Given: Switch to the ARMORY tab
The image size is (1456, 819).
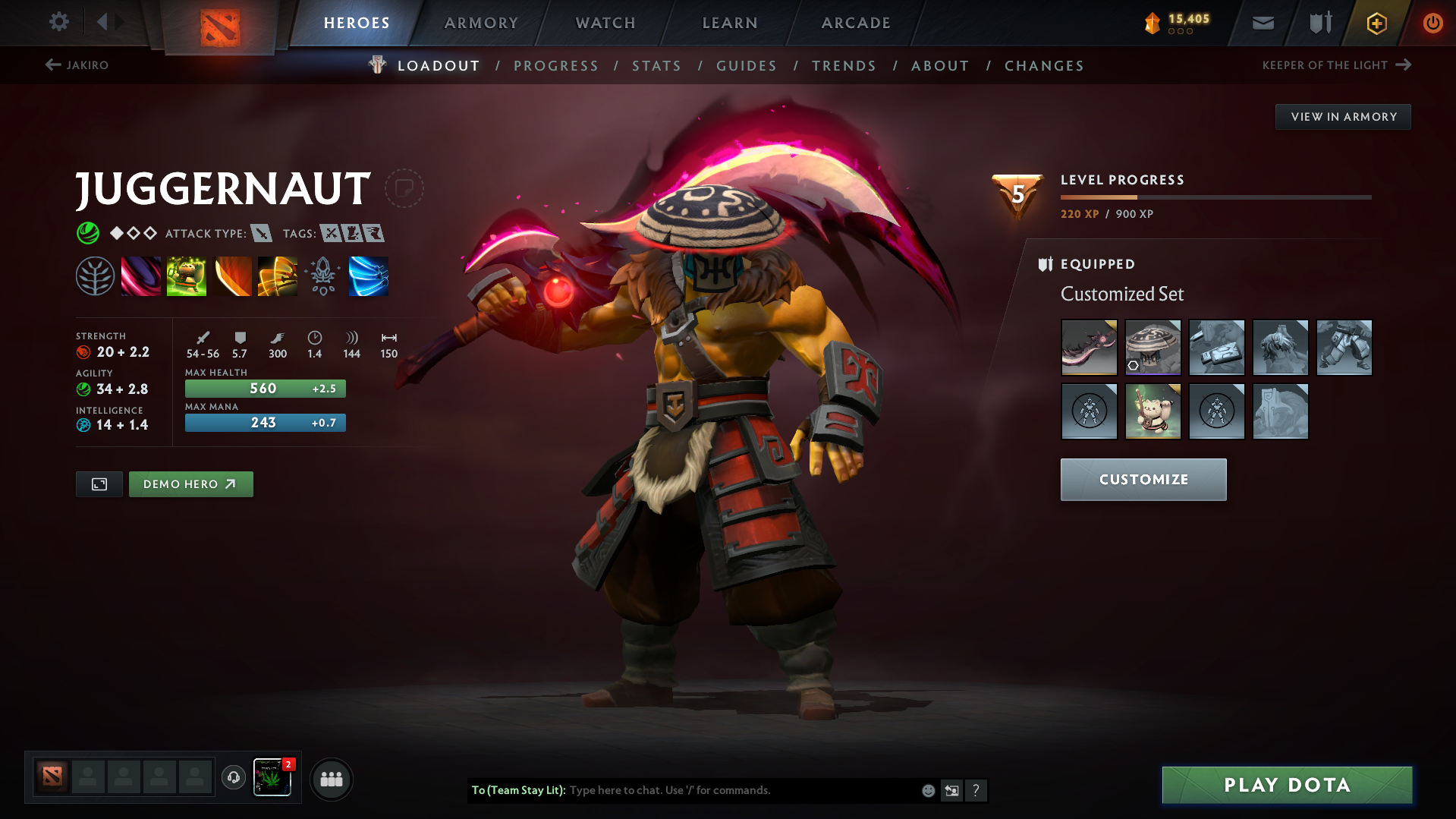Looking at the screenshot, I should (481, 23).
